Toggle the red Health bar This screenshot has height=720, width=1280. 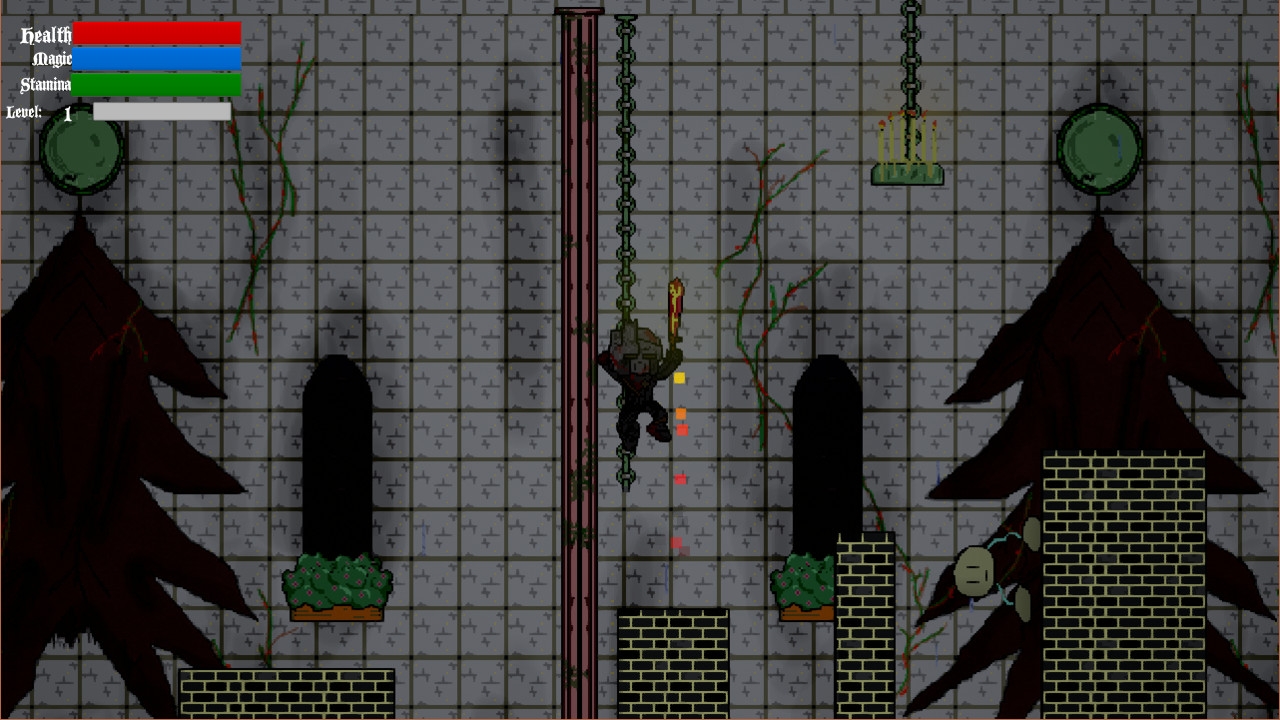click(x=158, y=33)
